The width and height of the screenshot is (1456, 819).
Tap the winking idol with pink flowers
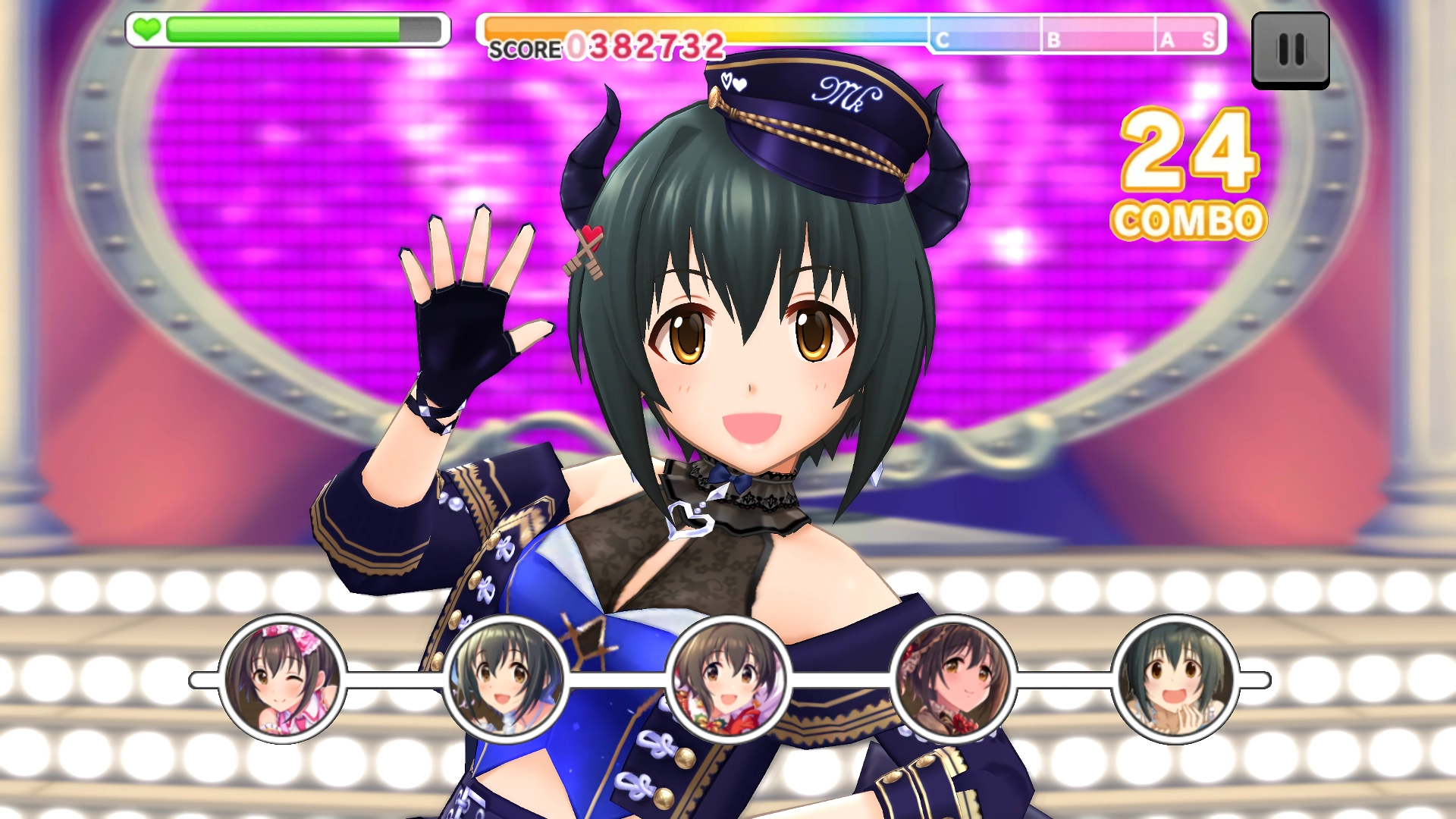(x=282, y=679)
